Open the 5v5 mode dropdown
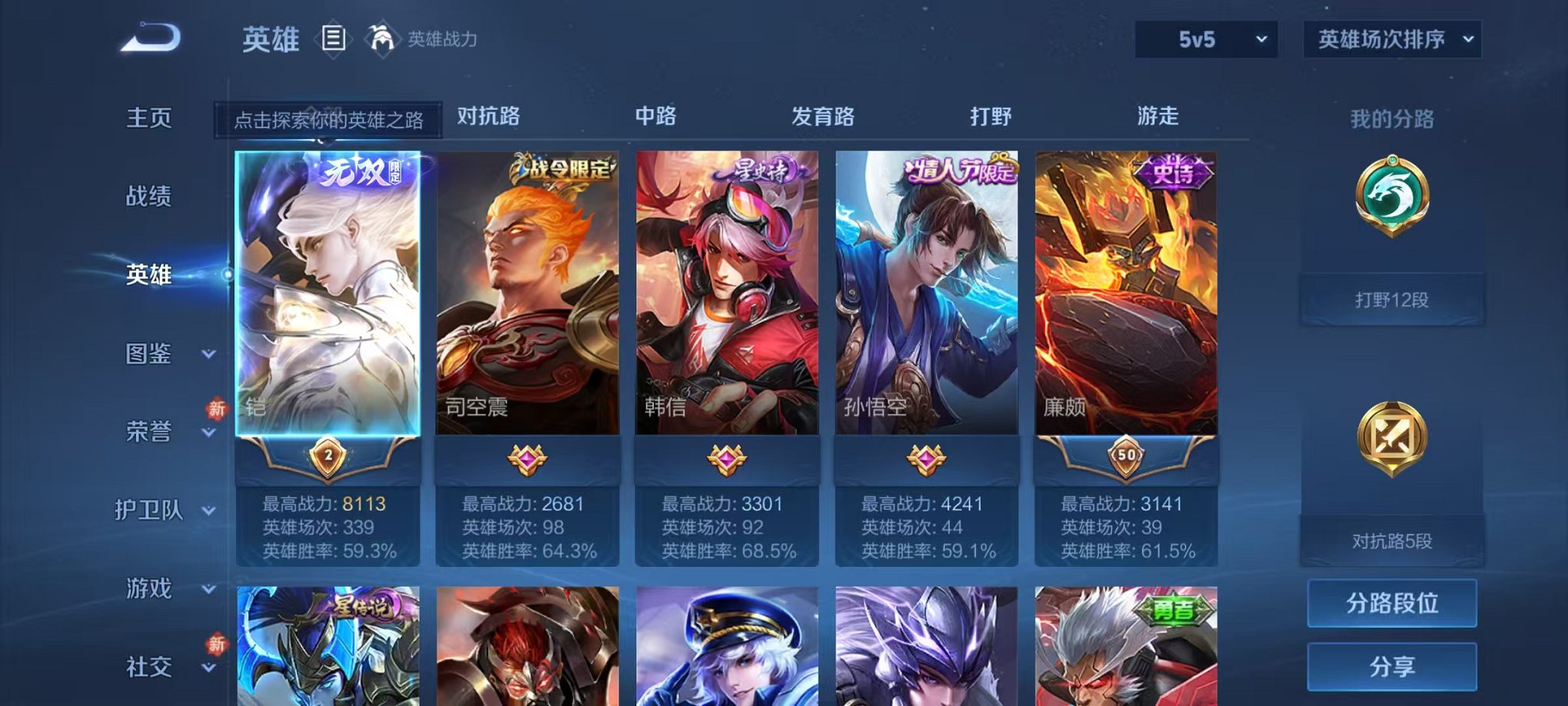The width and height of the screenshot is (1568, 706). click(1204, 36)
